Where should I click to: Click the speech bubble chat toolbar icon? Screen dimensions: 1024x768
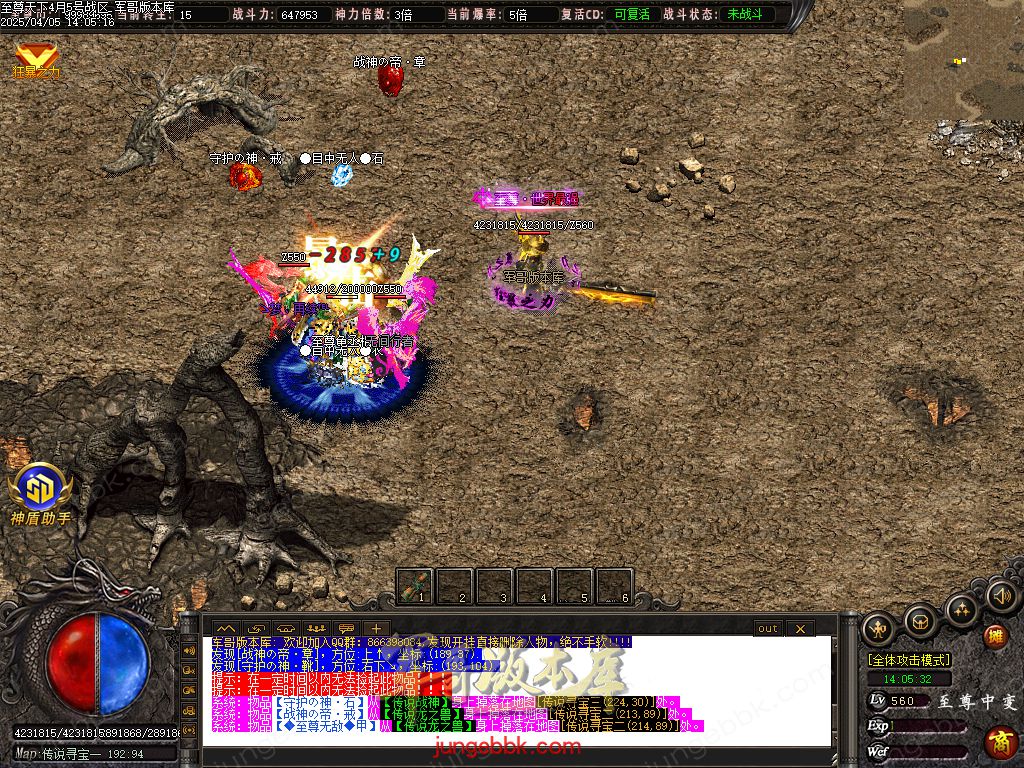tap(346, 628)
